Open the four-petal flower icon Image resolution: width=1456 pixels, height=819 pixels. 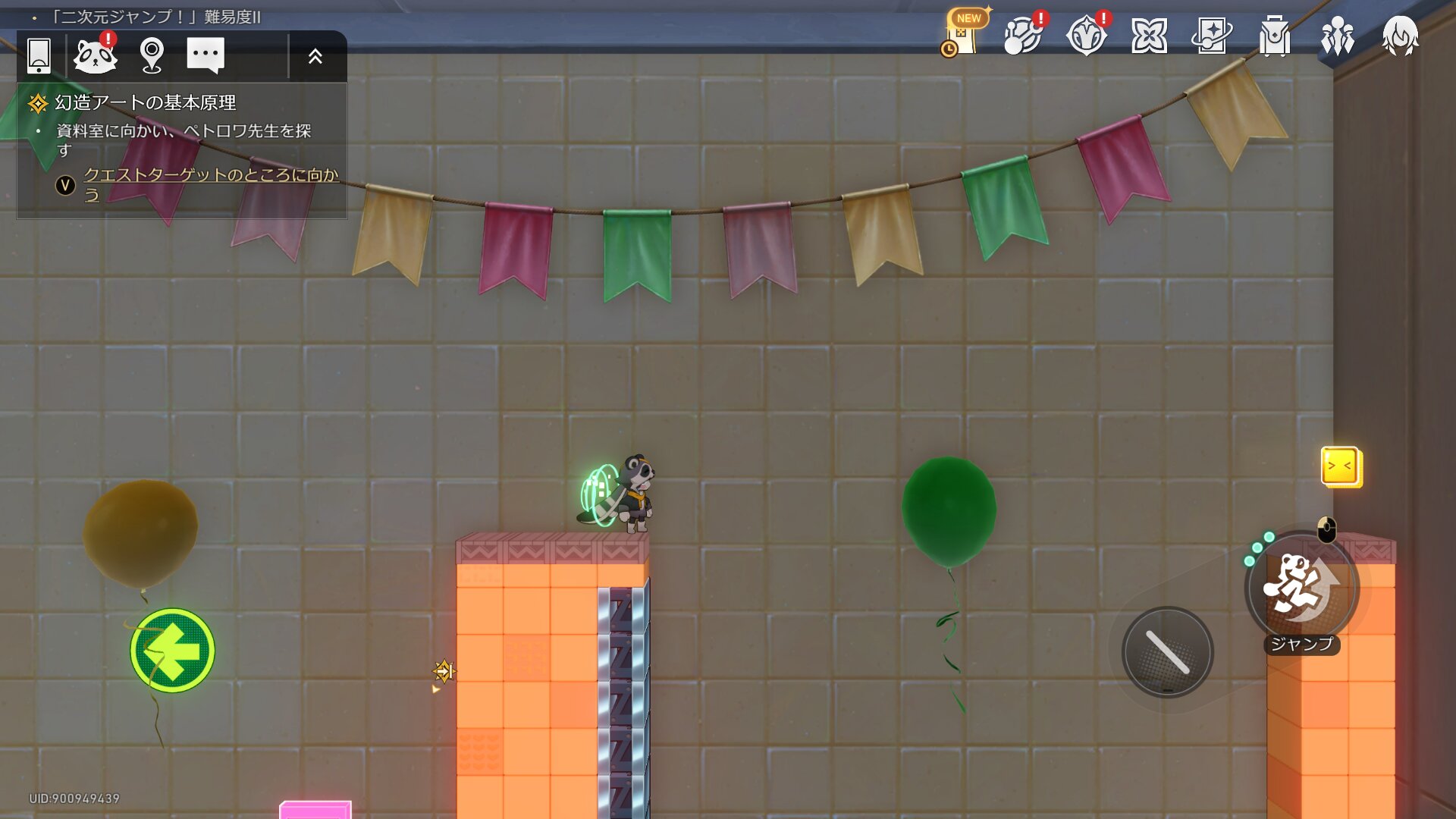(x=1149, y=36)
